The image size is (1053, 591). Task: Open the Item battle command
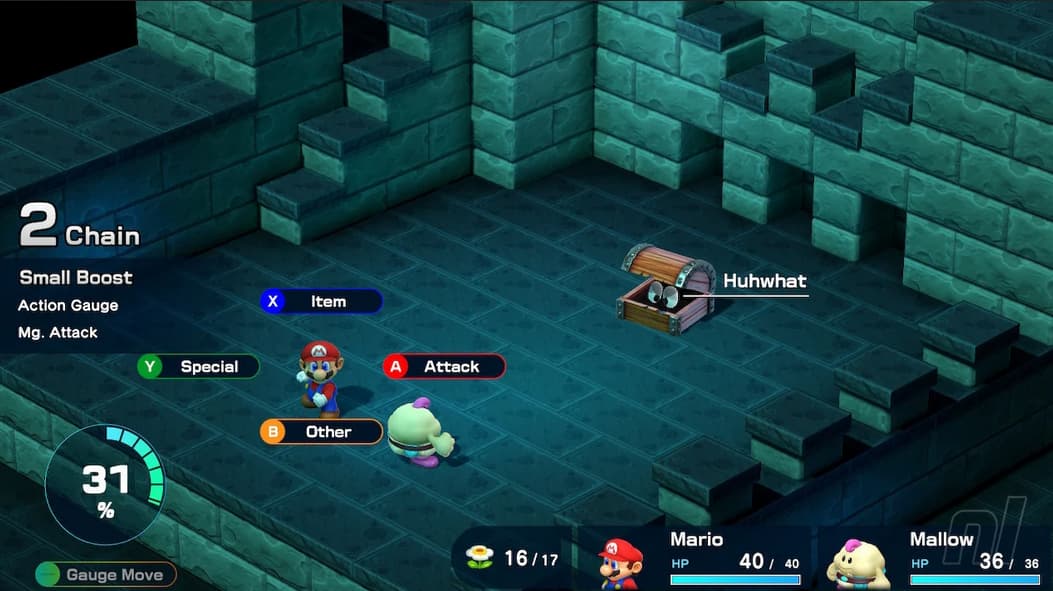[x=321, y=301]
